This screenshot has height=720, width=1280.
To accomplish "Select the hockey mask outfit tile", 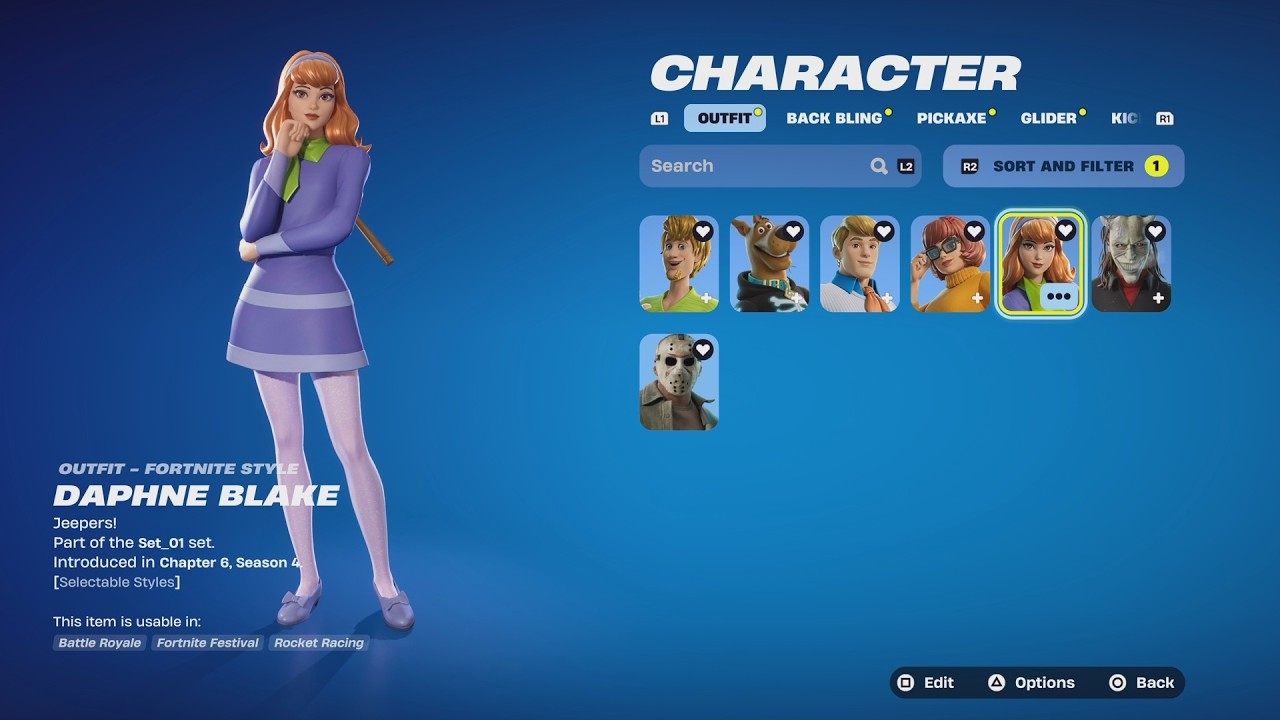I will [678, 385].
